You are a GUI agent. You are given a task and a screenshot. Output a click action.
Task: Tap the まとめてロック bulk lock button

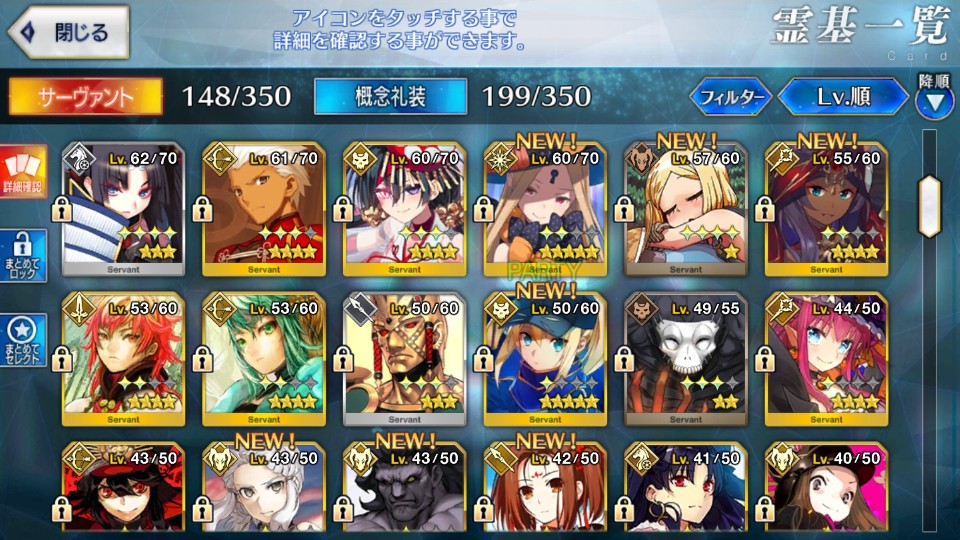click(23, 258)
